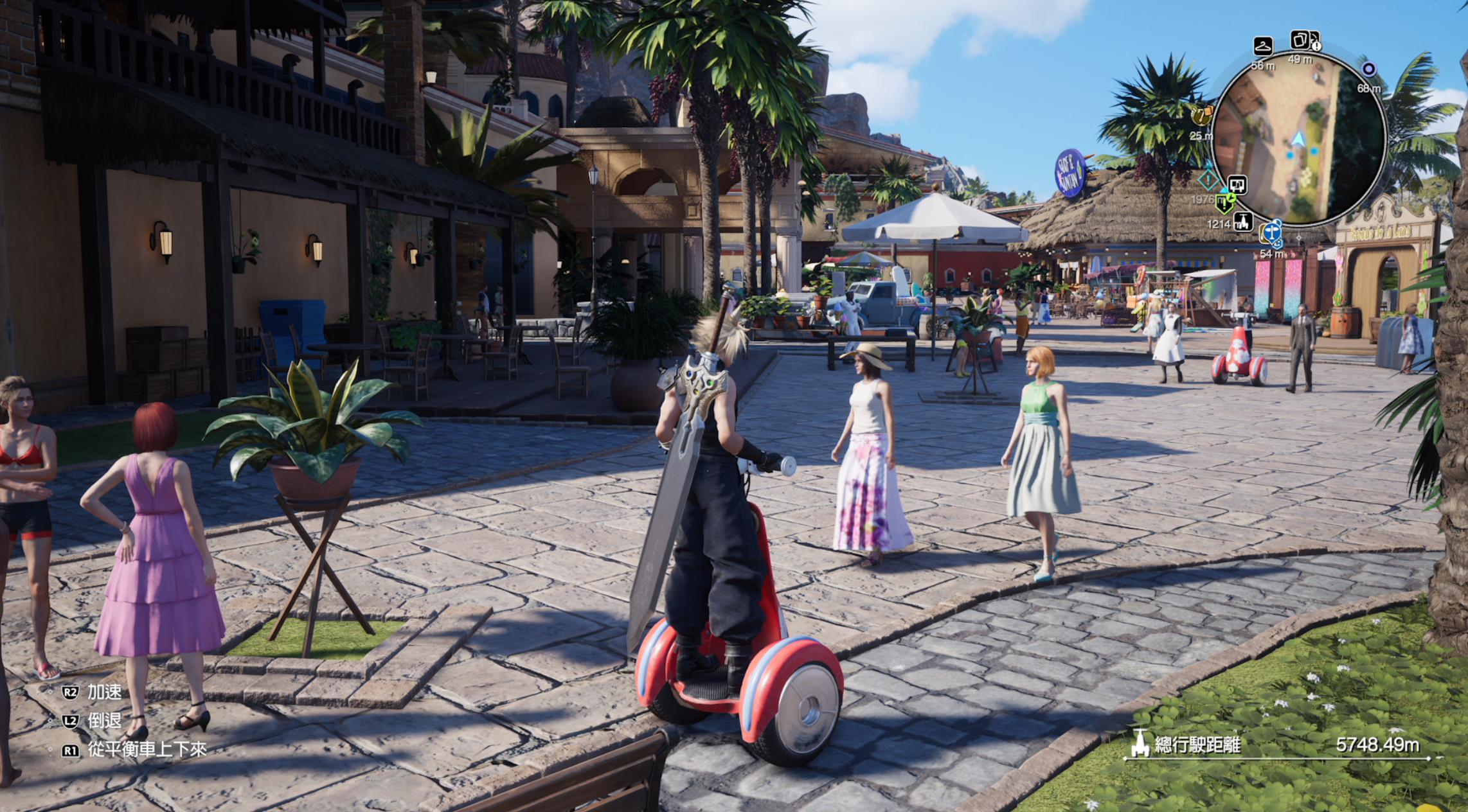This screenshot has width=1468, height=812.
Task: Select the purple ring marker near minimap
Action: click(1368, 69)
